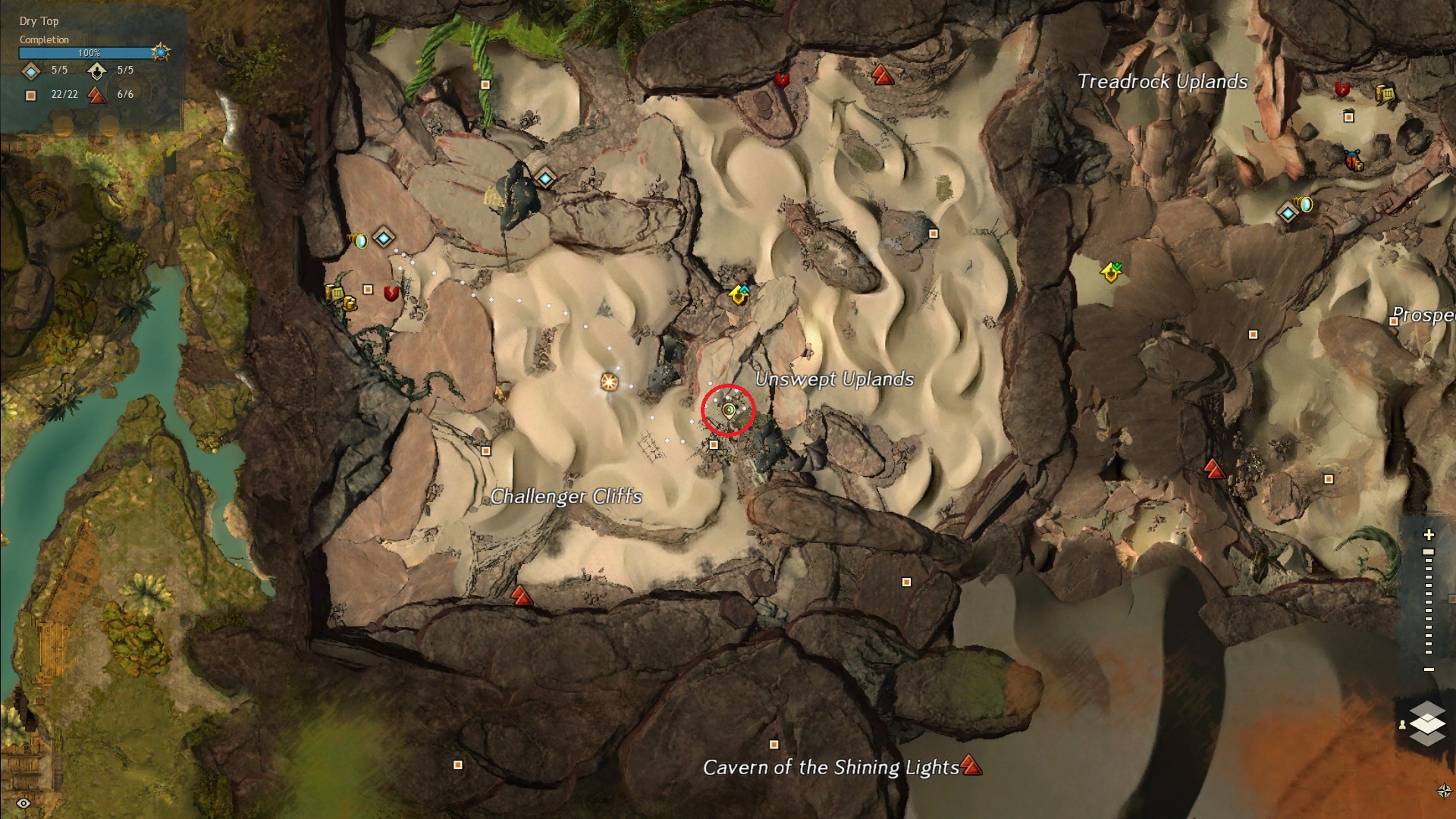This screenshot has height=819, width=1456.
Task: Click the waypoint beside the dark rock spire
Action: [545, 179]
